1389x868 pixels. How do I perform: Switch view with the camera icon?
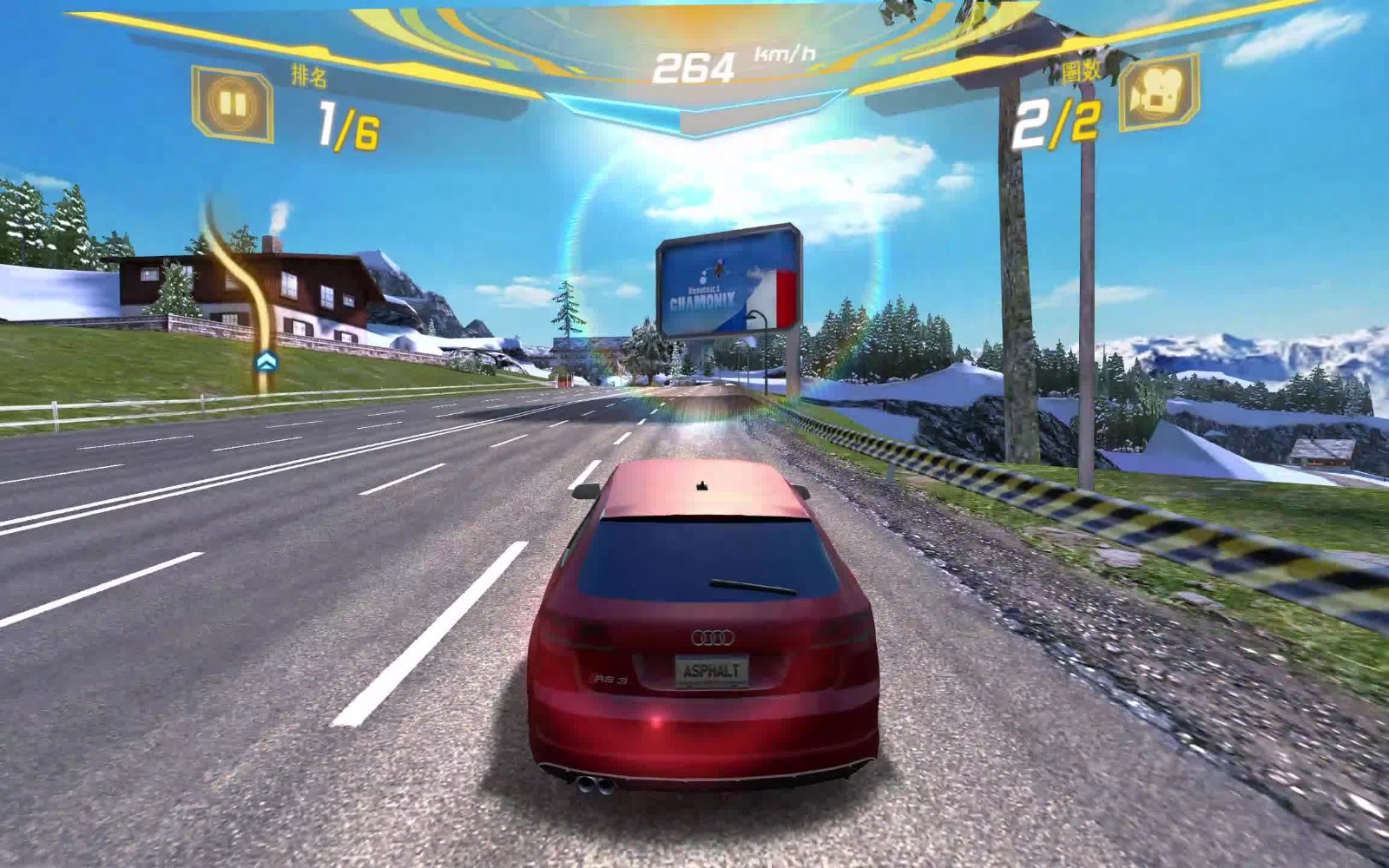click(1159, 93)
